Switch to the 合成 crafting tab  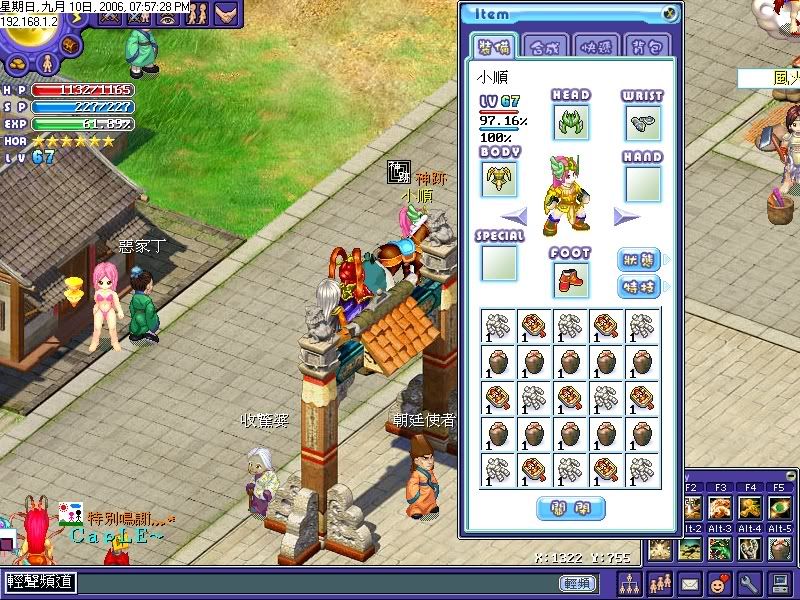click(x=545, y=46)
